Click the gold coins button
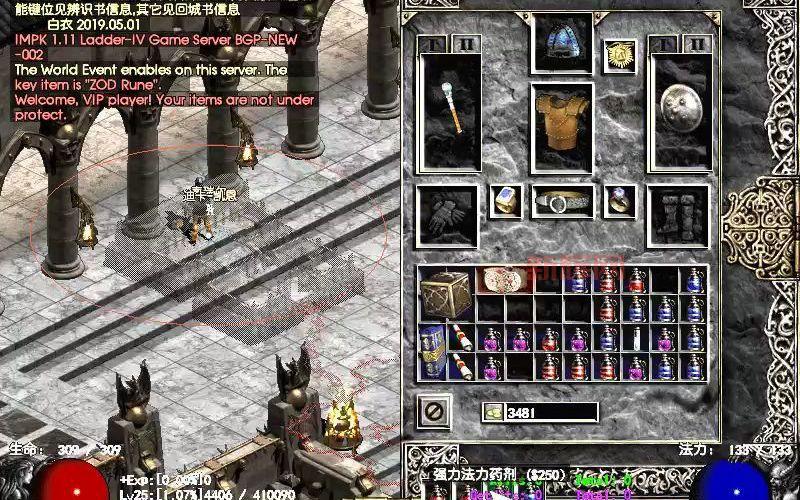The image size is (800, 500). pyautogui.click(x=493, y=412)
